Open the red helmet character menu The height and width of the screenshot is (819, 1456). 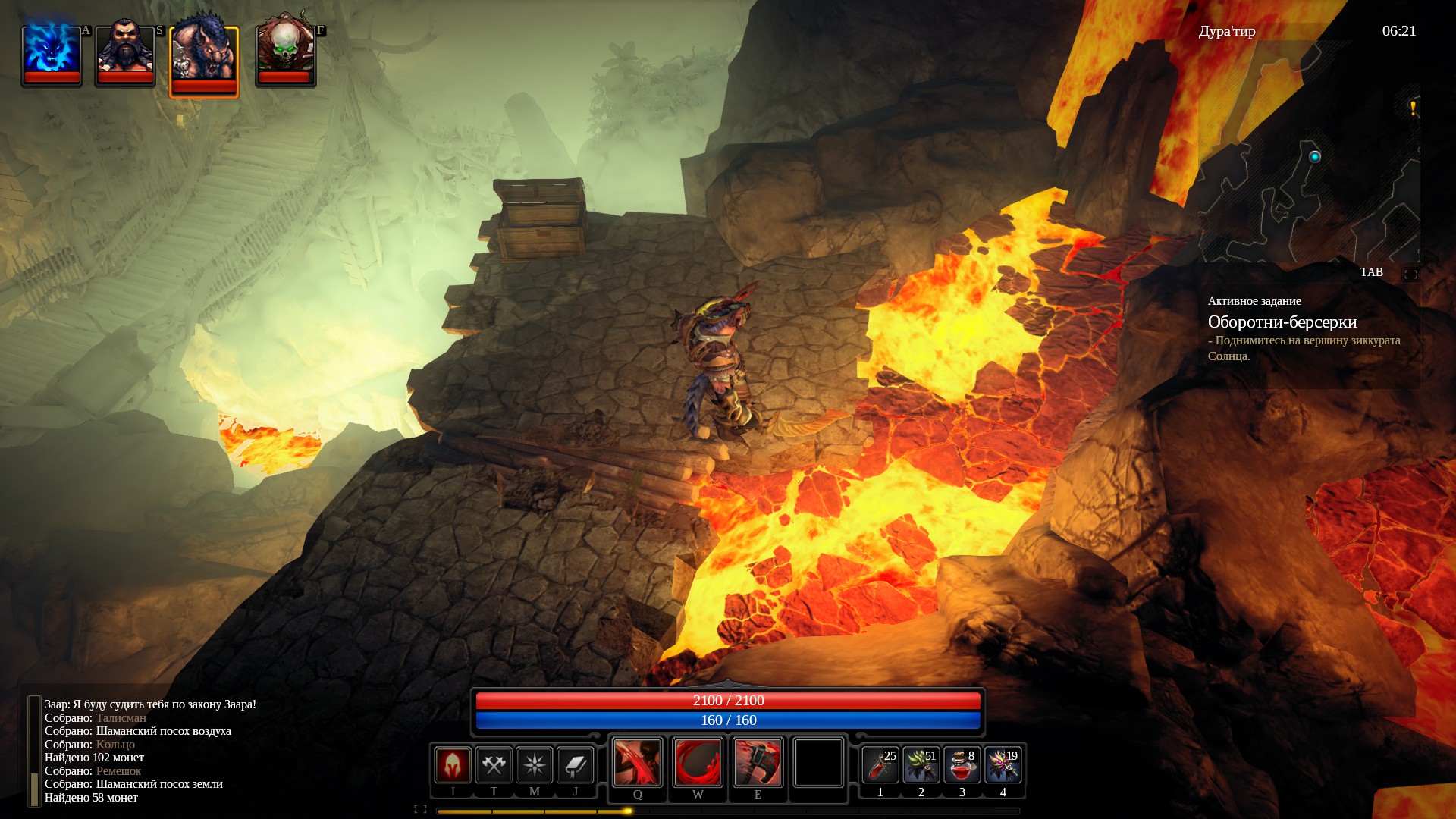pyautogui.click(x=453, y=764)
